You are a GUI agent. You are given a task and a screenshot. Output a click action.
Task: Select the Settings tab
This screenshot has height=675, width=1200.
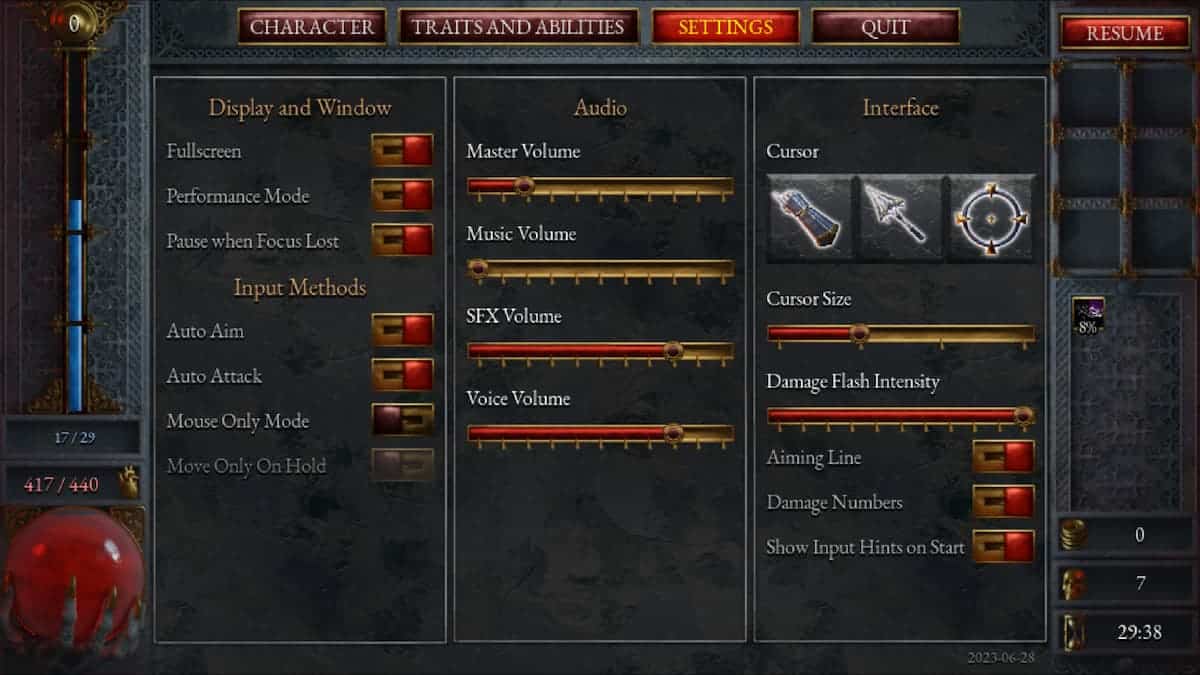coord(725,27)
